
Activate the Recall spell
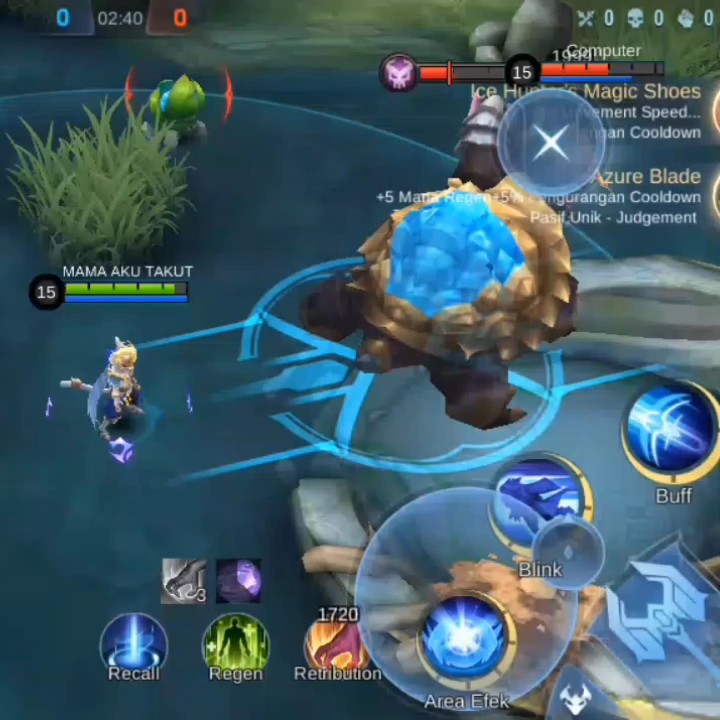pos(133,643)
